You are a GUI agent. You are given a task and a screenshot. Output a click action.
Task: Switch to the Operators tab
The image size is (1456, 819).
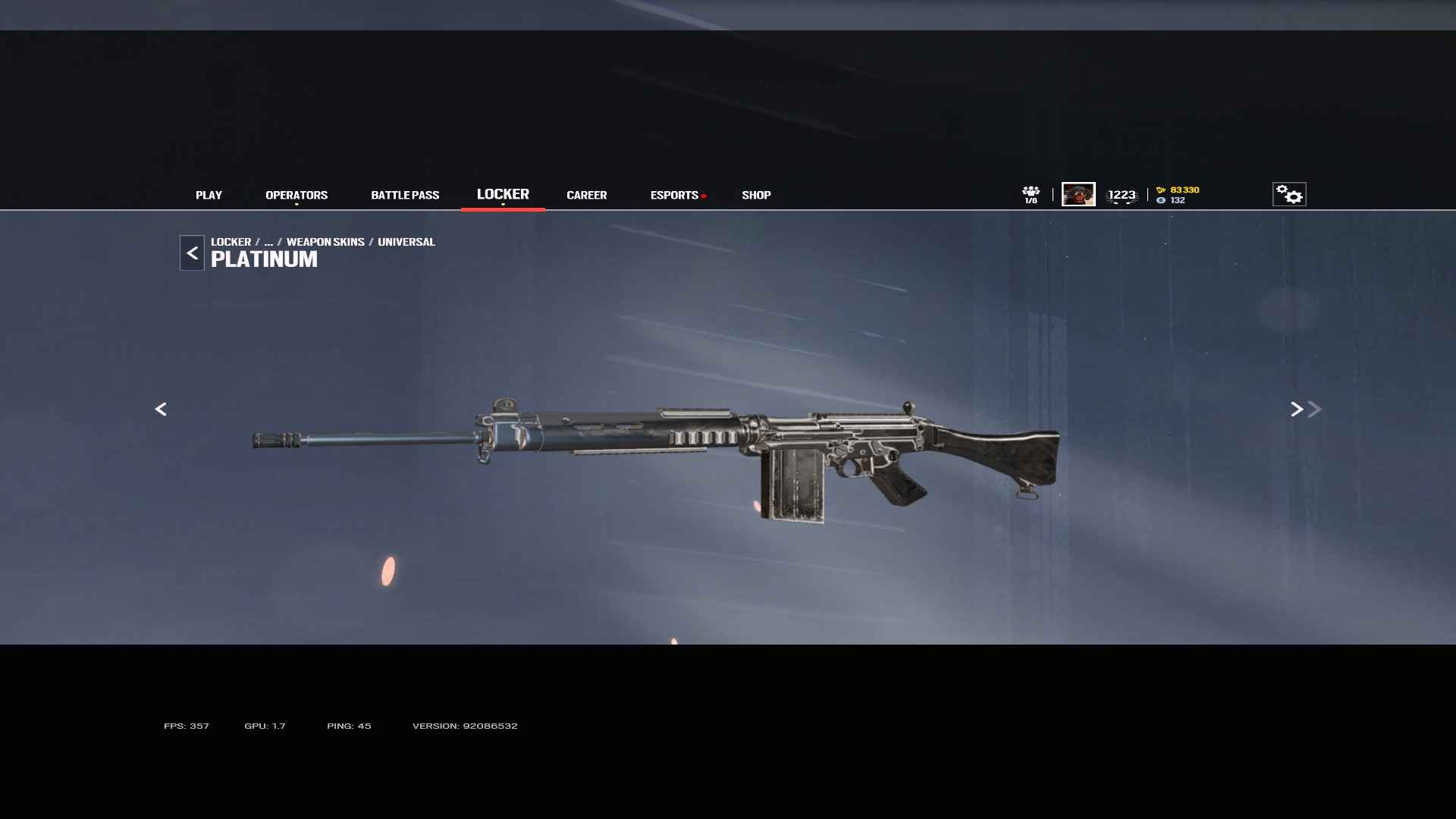[x=297, y=195]
